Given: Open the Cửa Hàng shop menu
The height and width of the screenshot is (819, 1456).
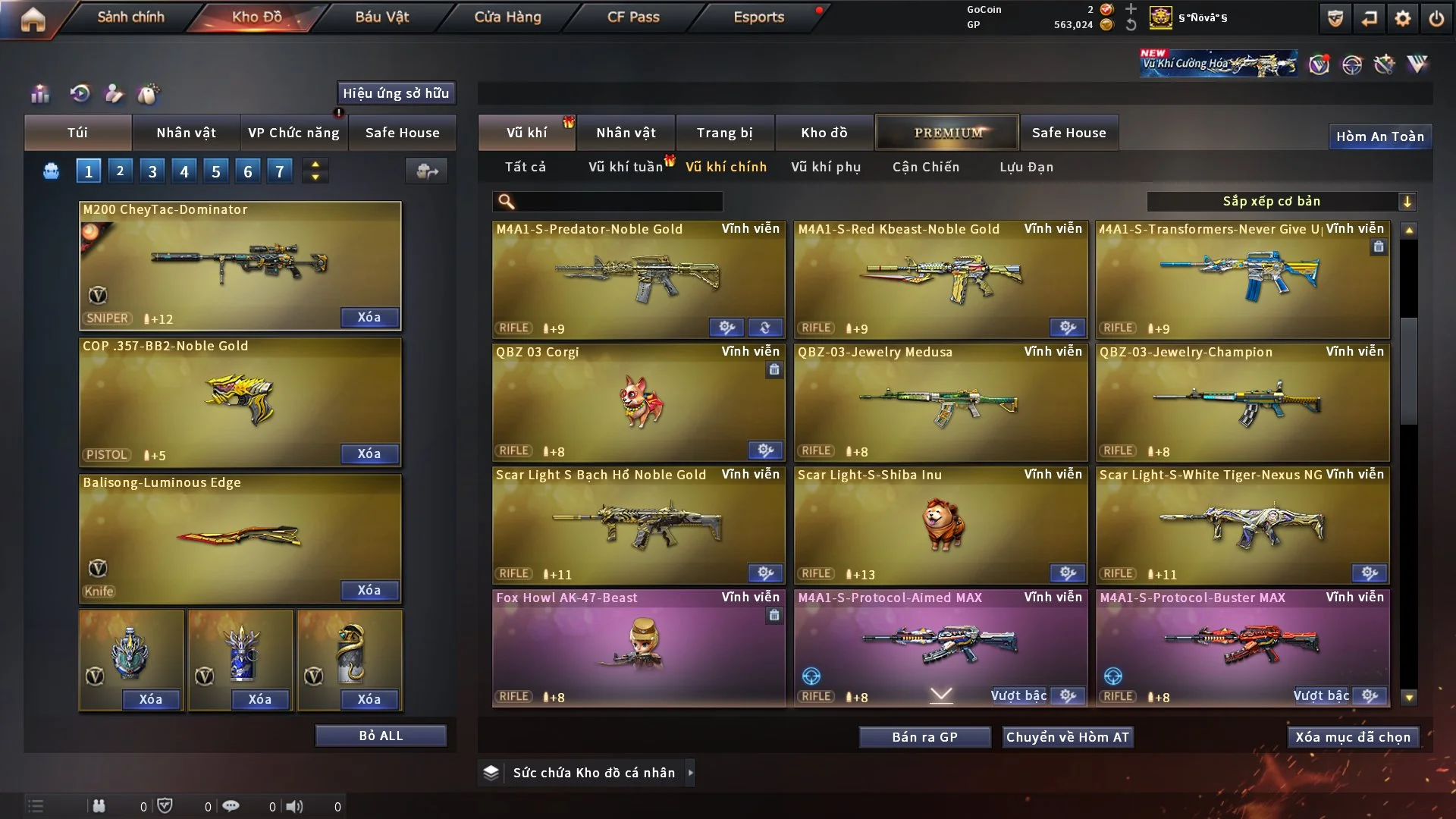Looking at the screenshot, I should point(507,17).
